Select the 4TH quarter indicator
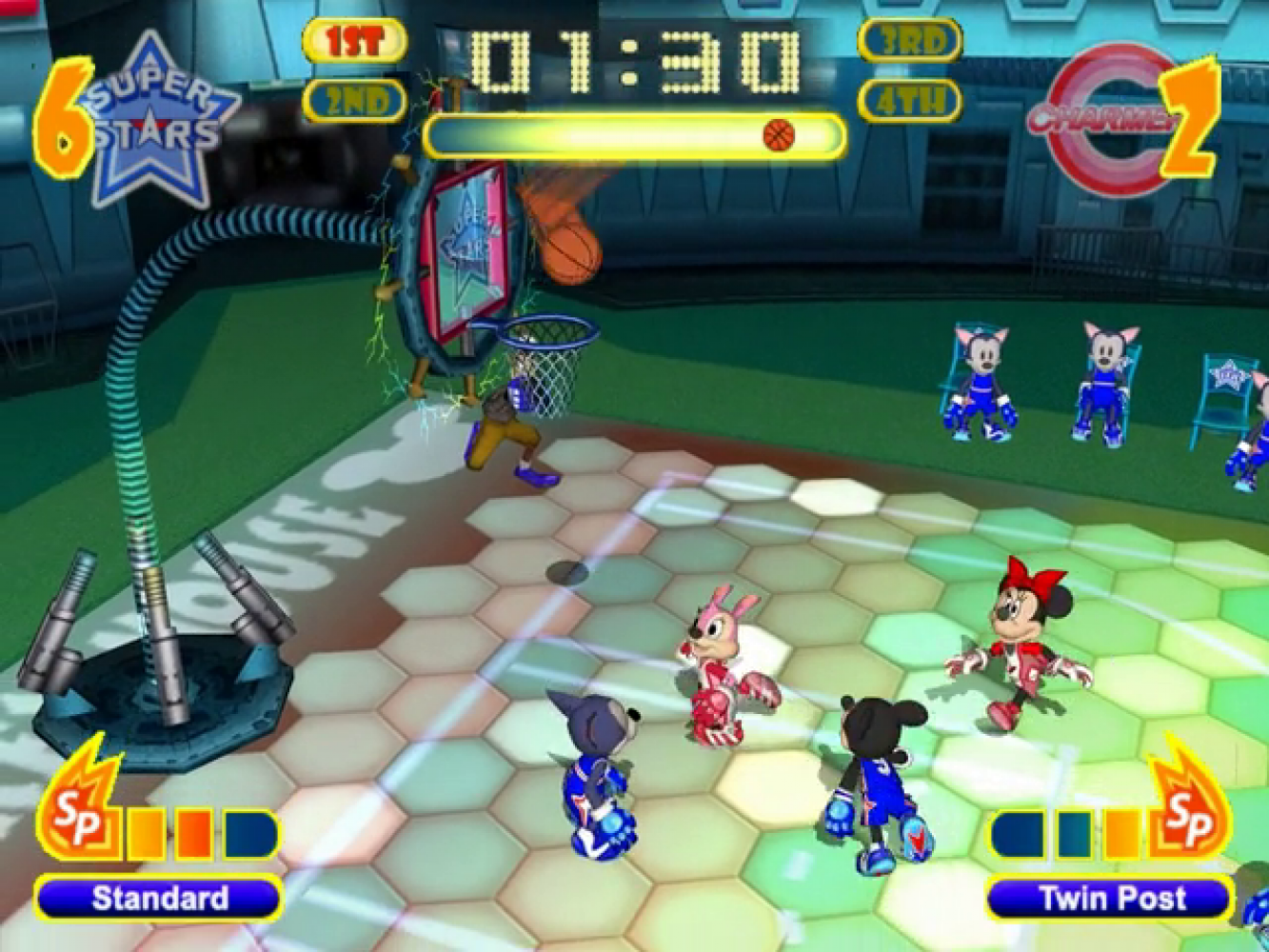 [909, 101]
